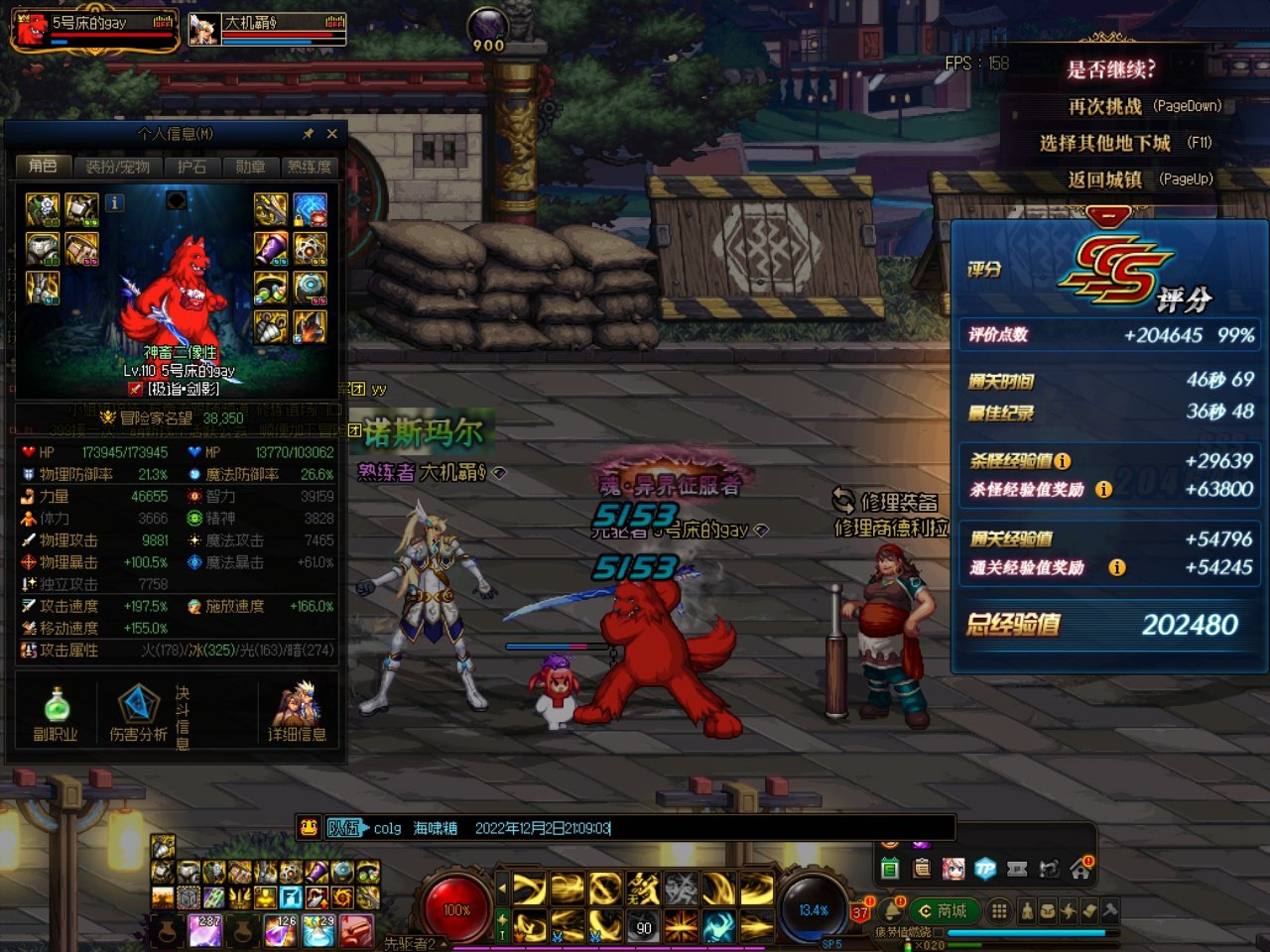Viewport: 1270px width, 952px height.
Task: Open the notification bell icon
Action: (x=893, y=910)
